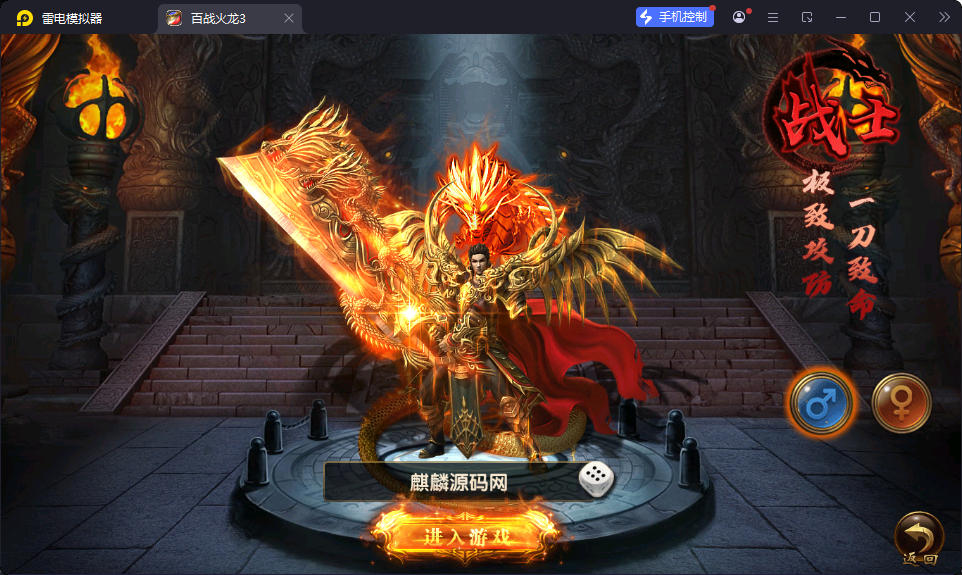Choose the female gender symbol button
The height and width of the screenshot is (575, 962).
(x=901, y=402)
